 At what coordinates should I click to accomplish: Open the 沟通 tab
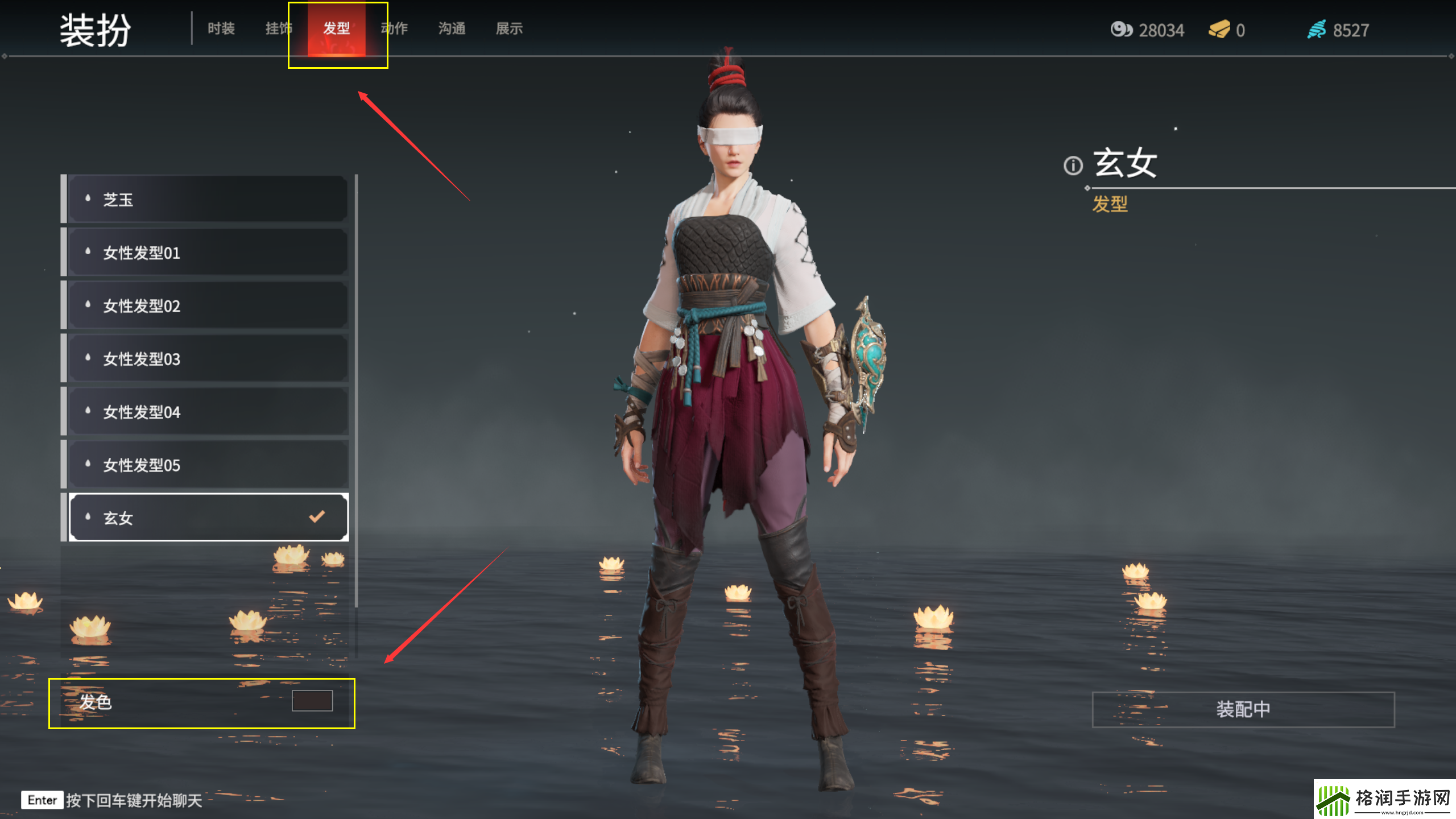(x=452, y=28)
